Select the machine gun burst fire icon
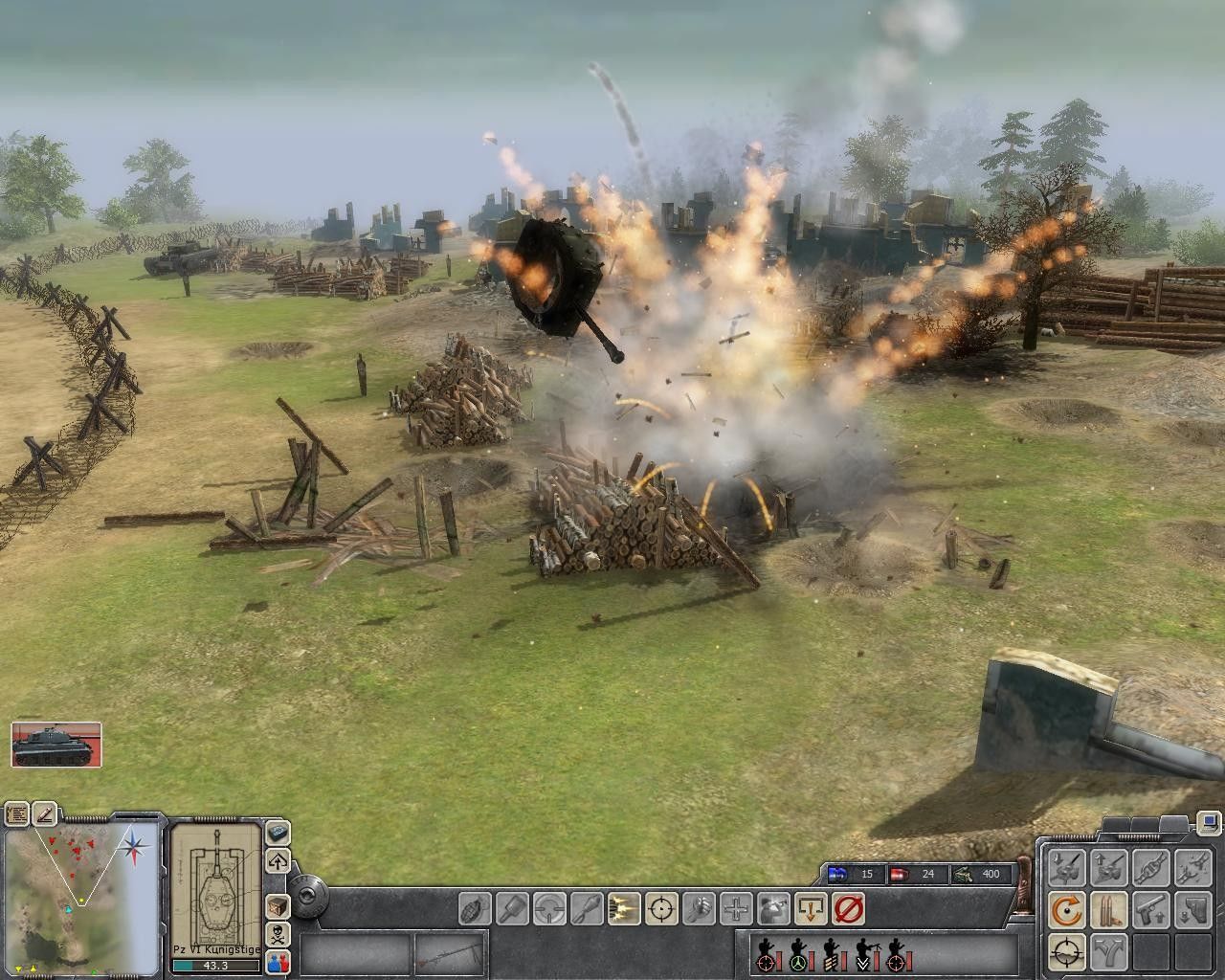 (x=624, y=907)
